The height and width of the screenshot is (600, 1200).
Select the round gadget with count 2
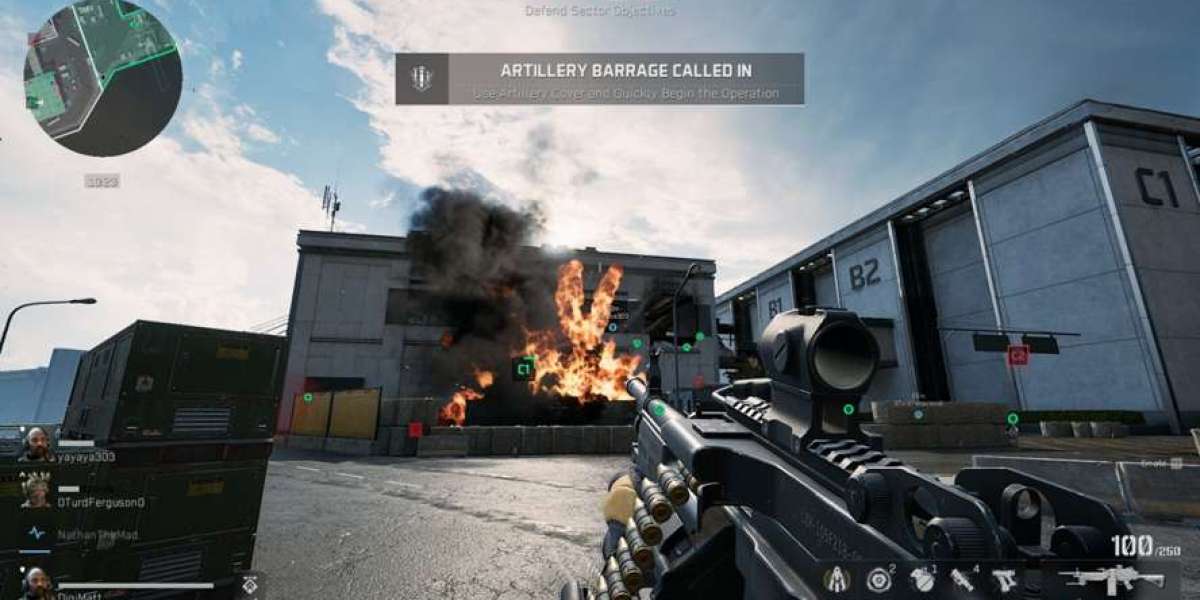point(879,579)
